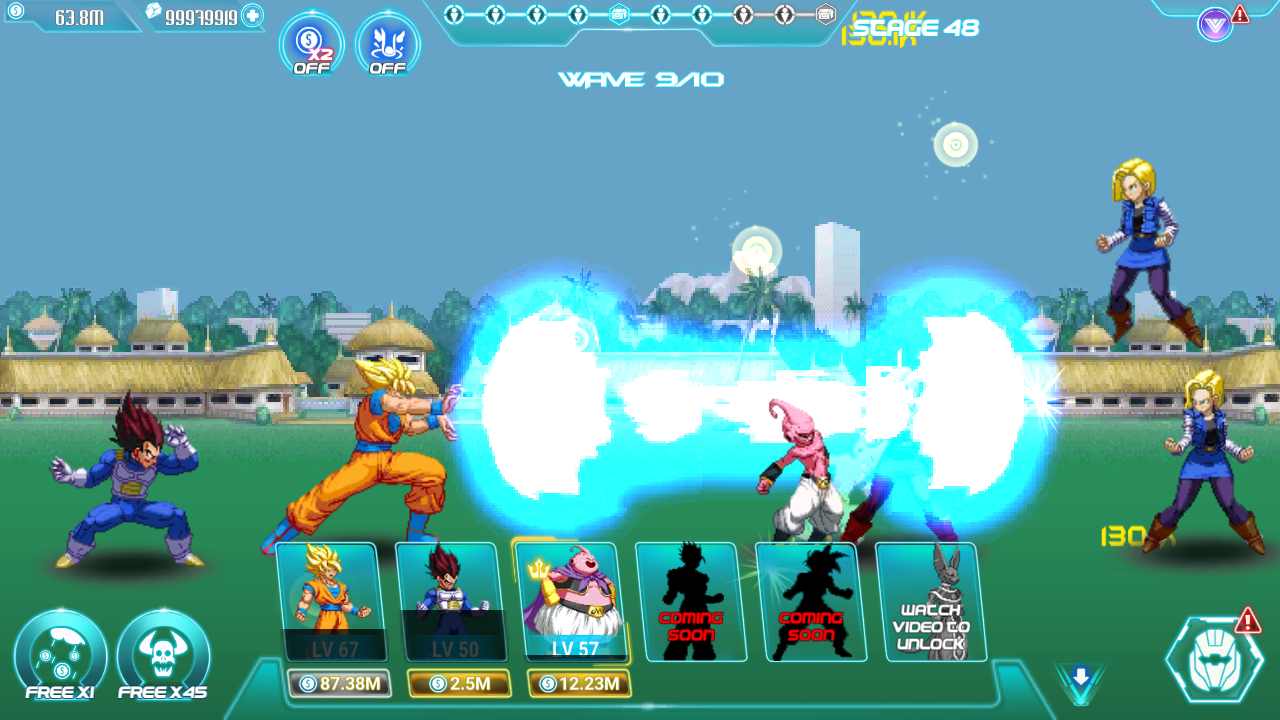This screenshot has width=1280, height=720.
Task: Upgrade Vegeta for 2.5M coins
Action: 459,684
